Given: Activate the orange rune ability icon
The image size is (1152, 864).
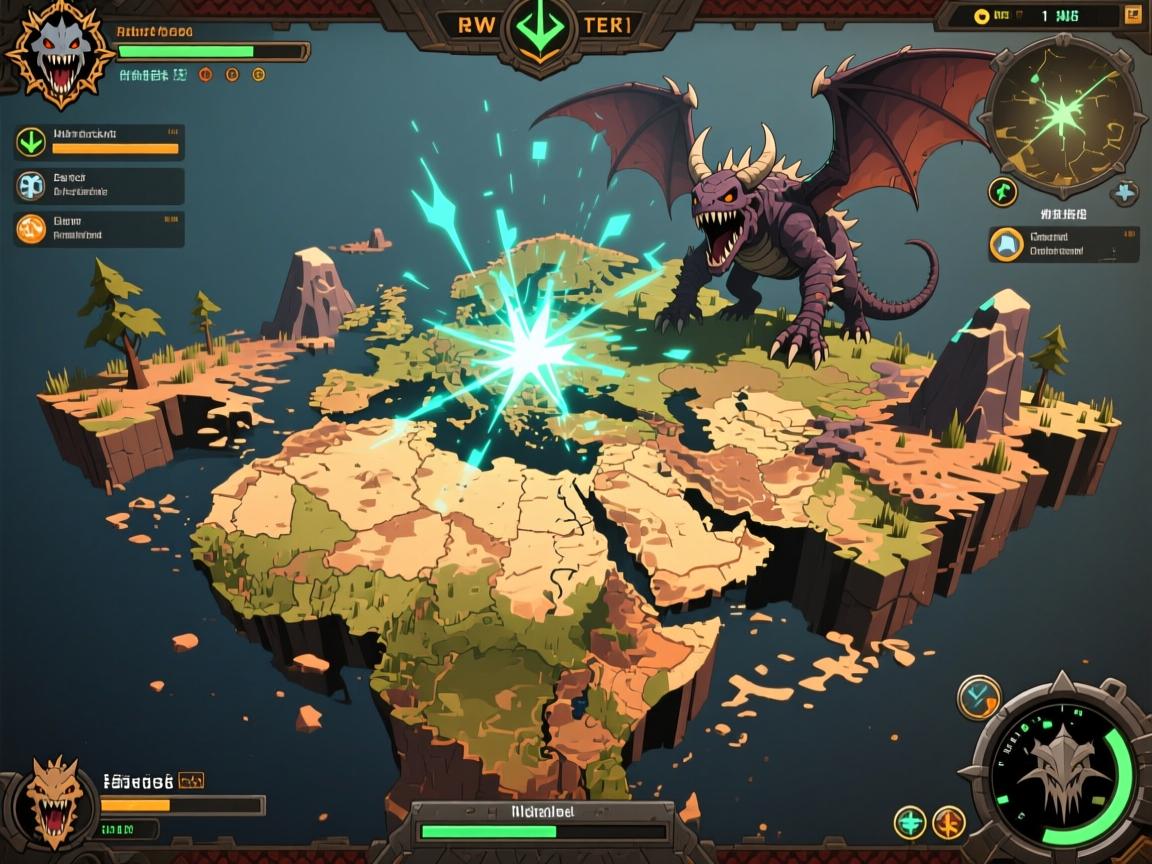Looking at the screenshot, I should (x=948, y=822).
